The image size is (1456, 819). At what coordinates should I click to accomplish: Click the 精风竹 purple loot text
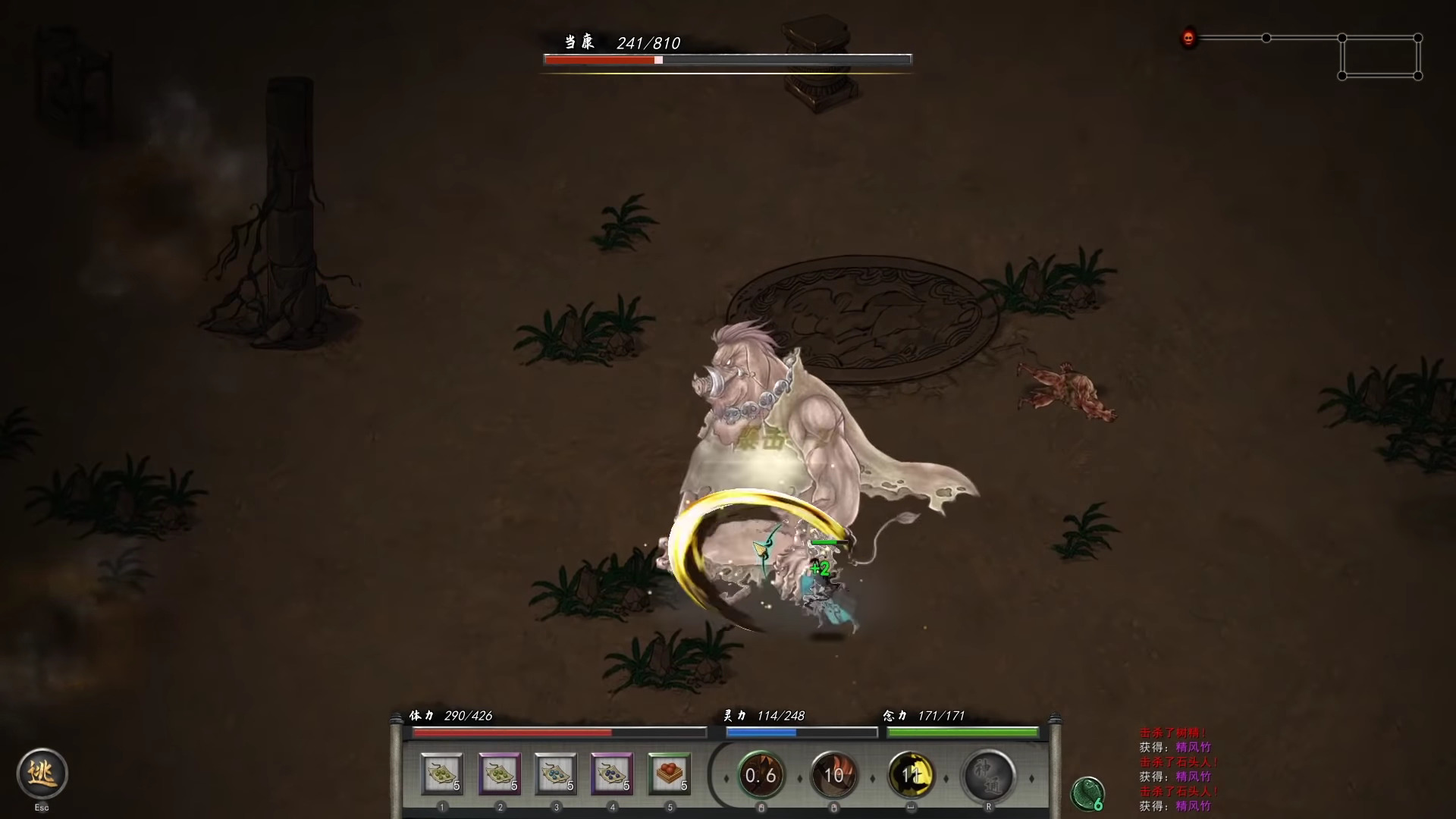click(x=1196, y=747)
